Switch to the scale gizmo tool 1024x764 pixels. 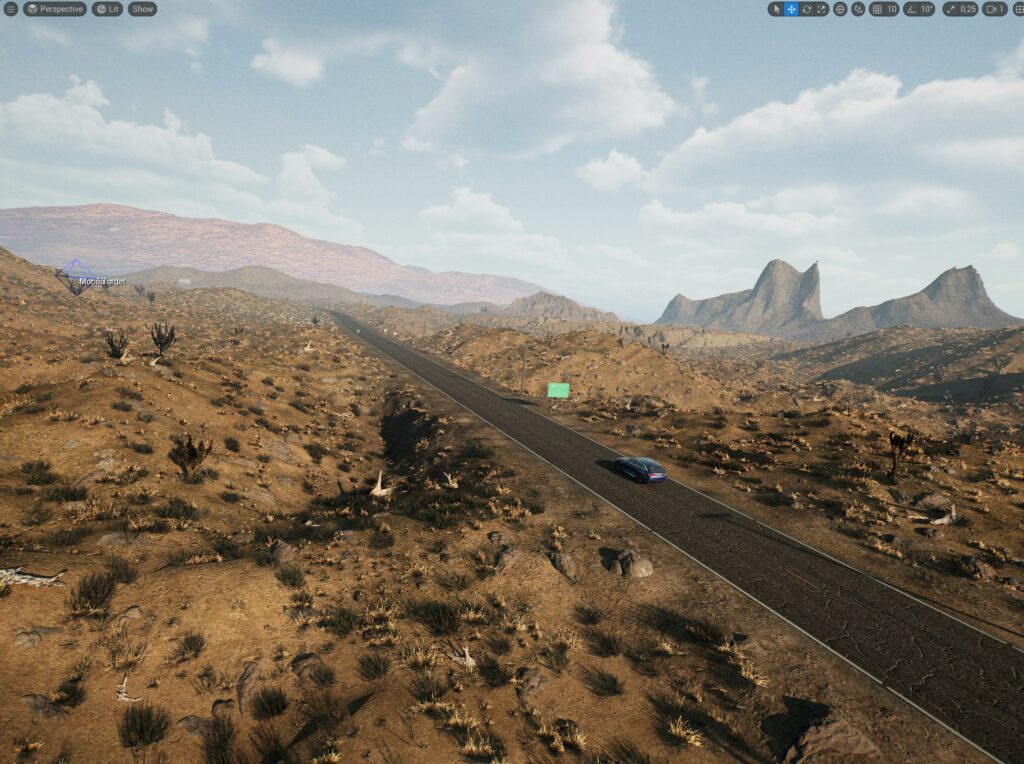(x=821, y=9)
